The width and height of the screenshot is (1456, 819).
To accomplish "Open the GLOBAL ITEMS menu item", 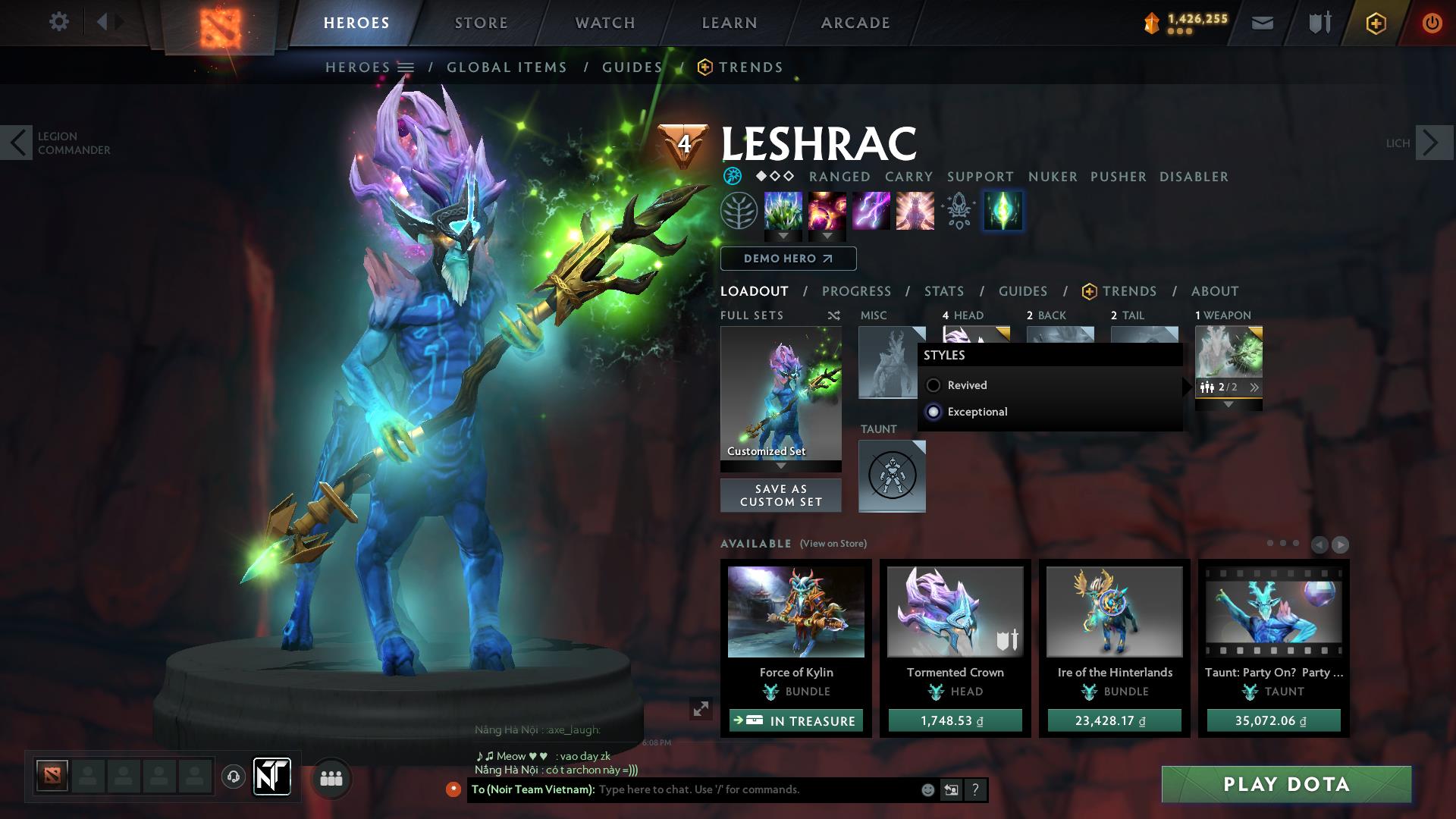I will [x=507, y=67].
